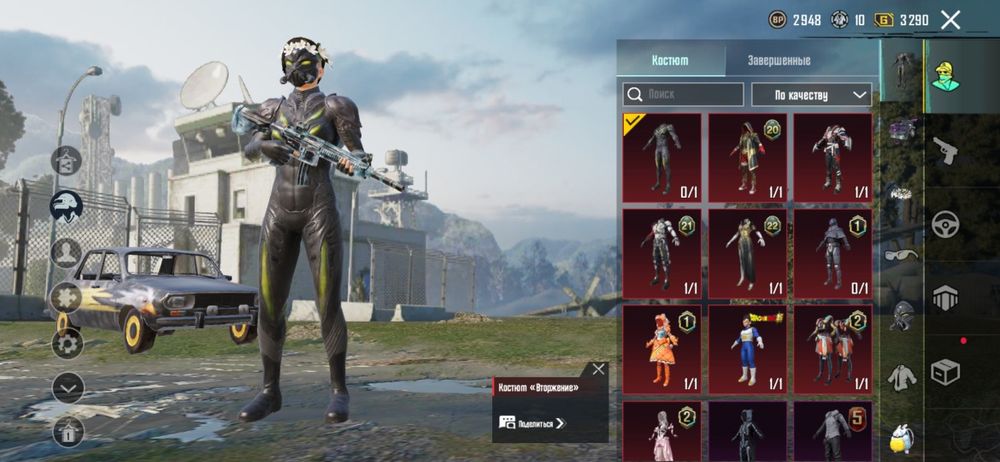This screenshot has height=462, width=1000.
Task: Choose the Dragon Ball blue armor costume
Action: (x=747, y=348)
